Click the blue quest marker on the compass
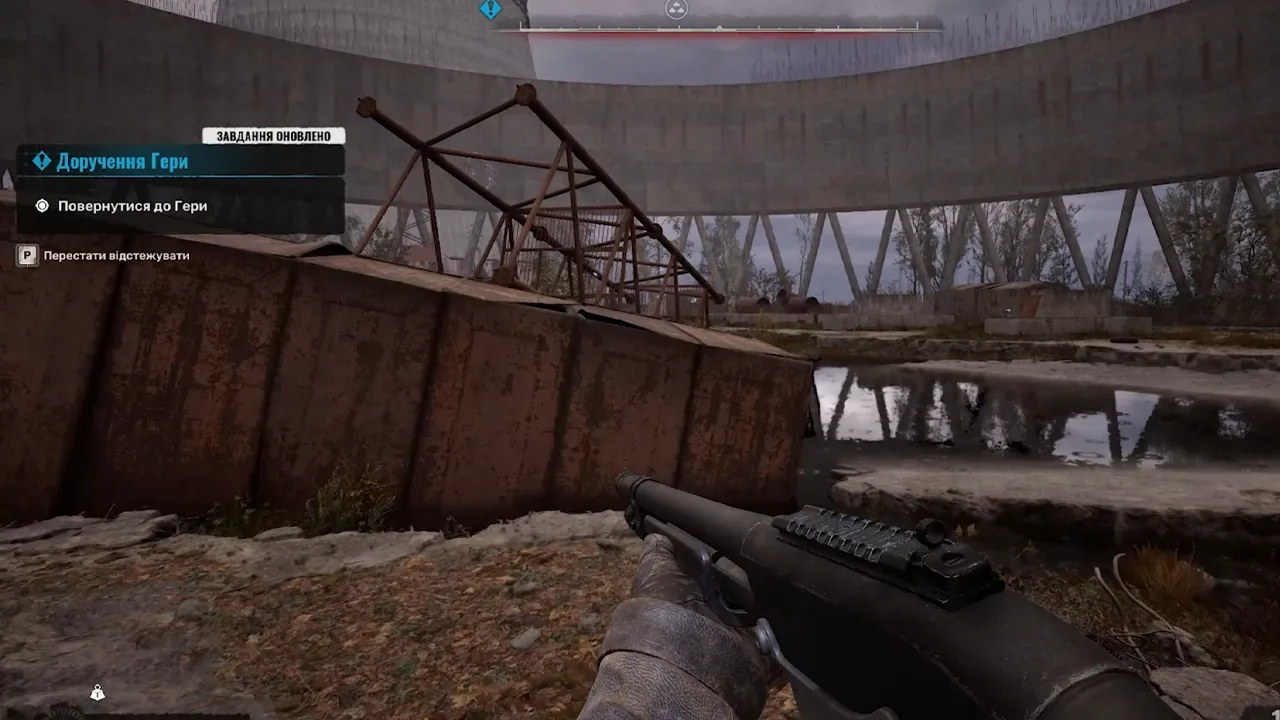This screenshot has width=1280, height=720. point(490,9)
